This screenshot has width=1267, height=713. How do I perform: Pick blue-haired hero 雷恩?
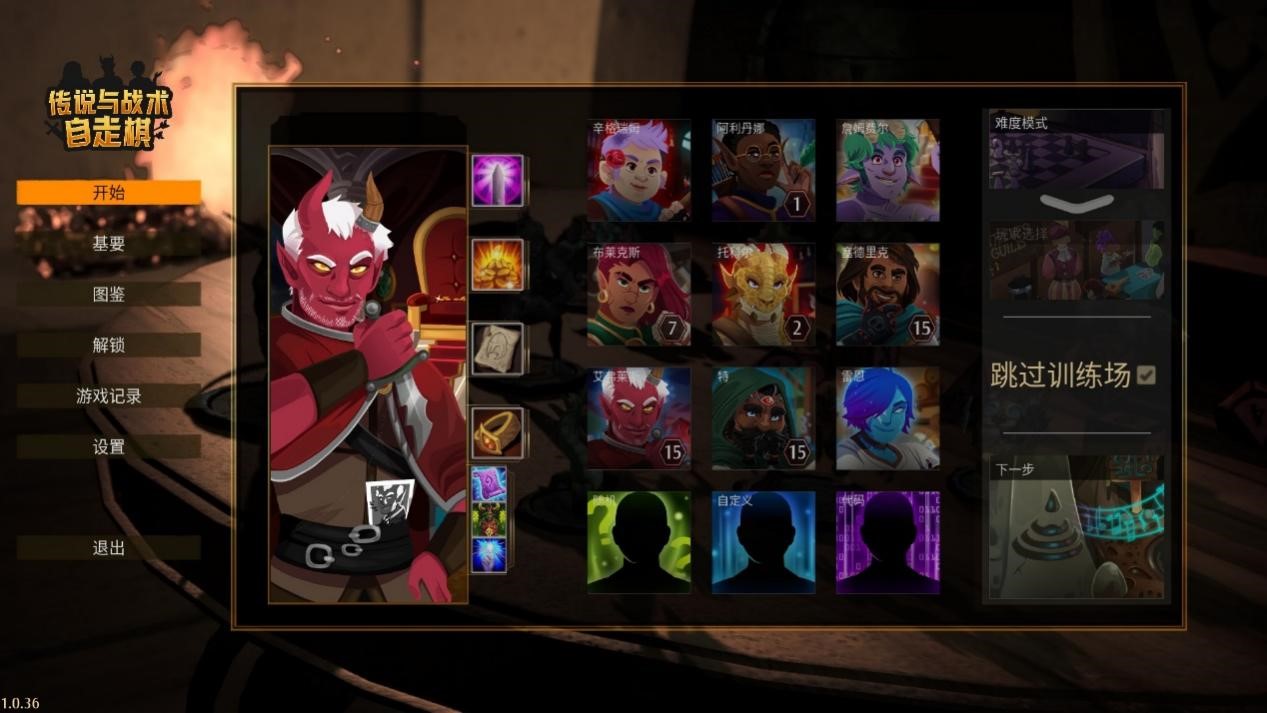[x=887, y=418]
